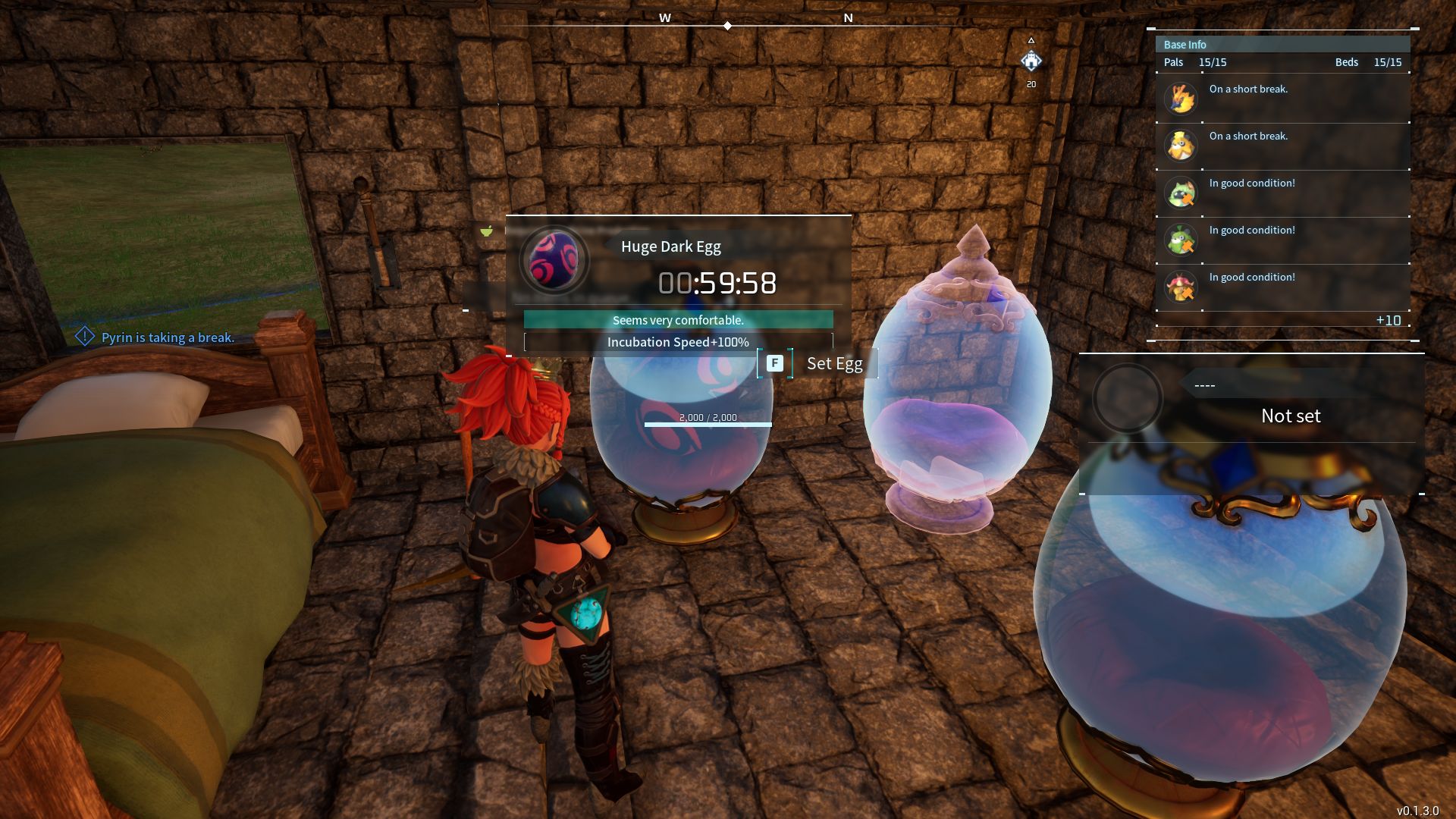Select the yellow Mozzarina-like pal portrait
Viewport: 1456px width, 819px height.
tap(1181, 146)
